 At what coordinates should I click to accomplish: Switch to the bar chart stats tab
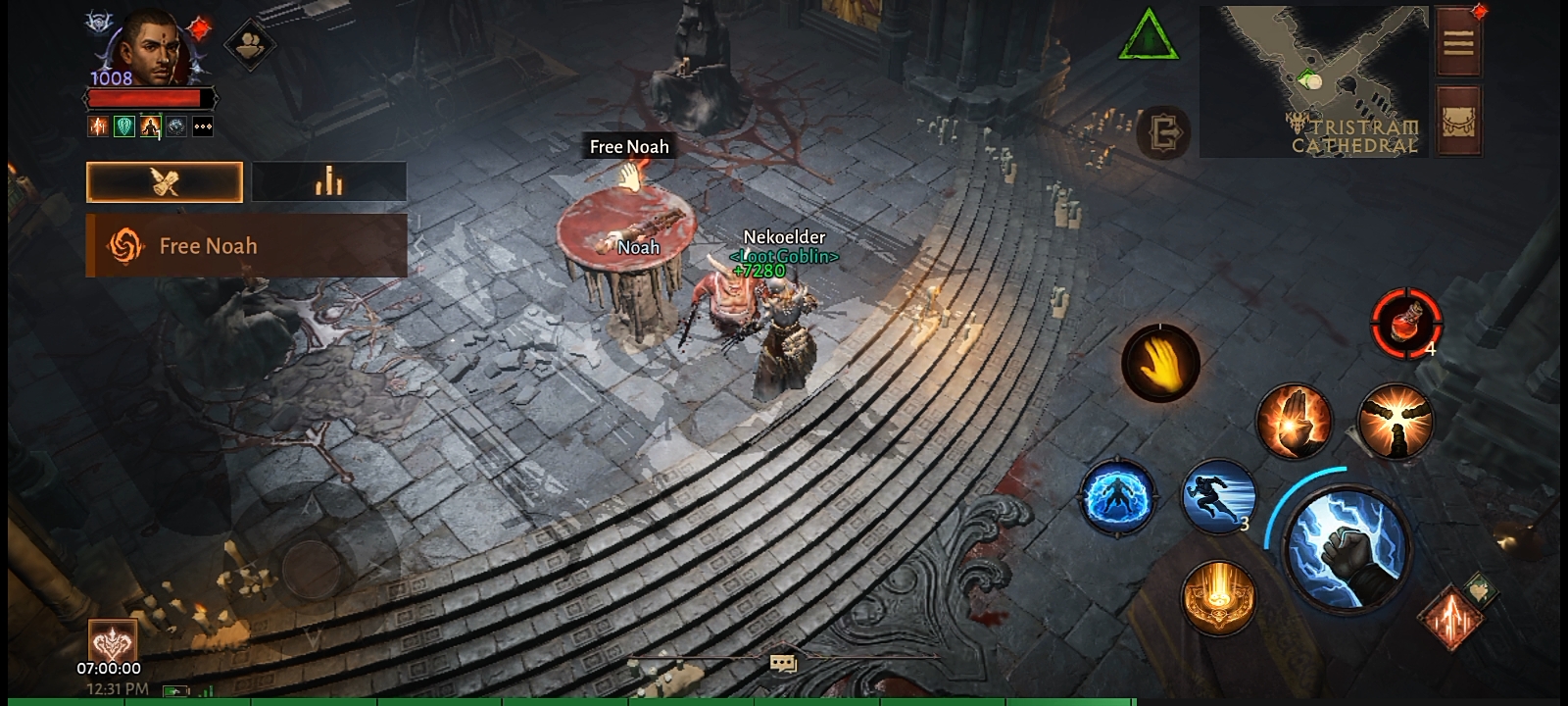click(329, 182)
